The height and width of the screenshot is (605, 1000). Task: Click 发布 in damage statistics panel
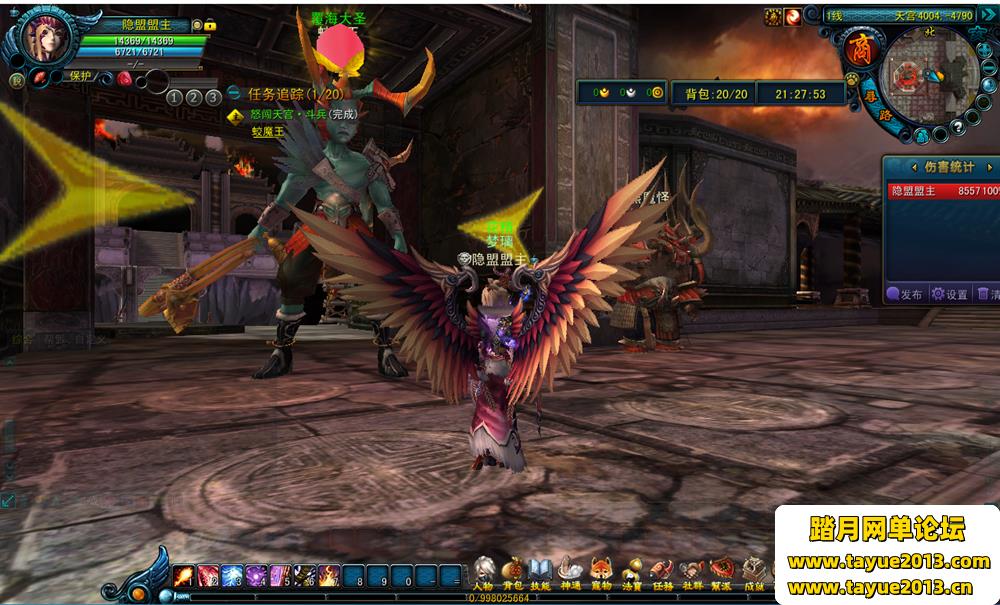905,294
